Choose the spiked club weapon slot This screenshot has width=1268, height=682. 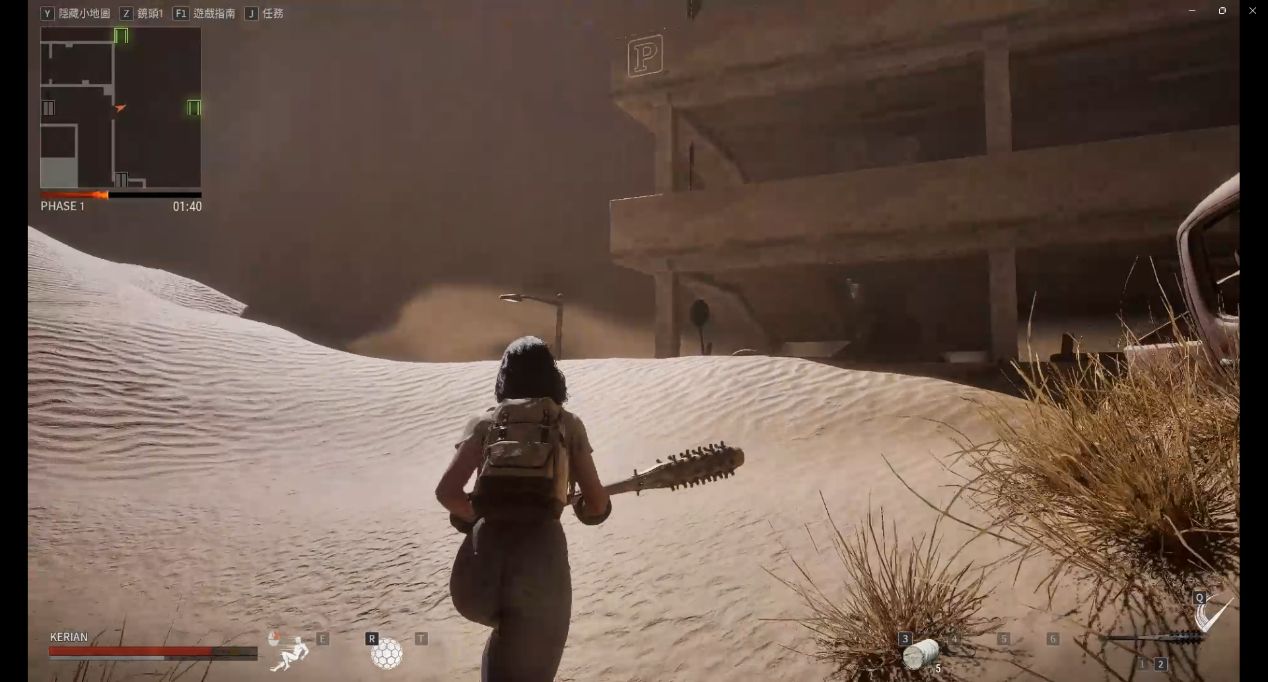click(1150, 638)
